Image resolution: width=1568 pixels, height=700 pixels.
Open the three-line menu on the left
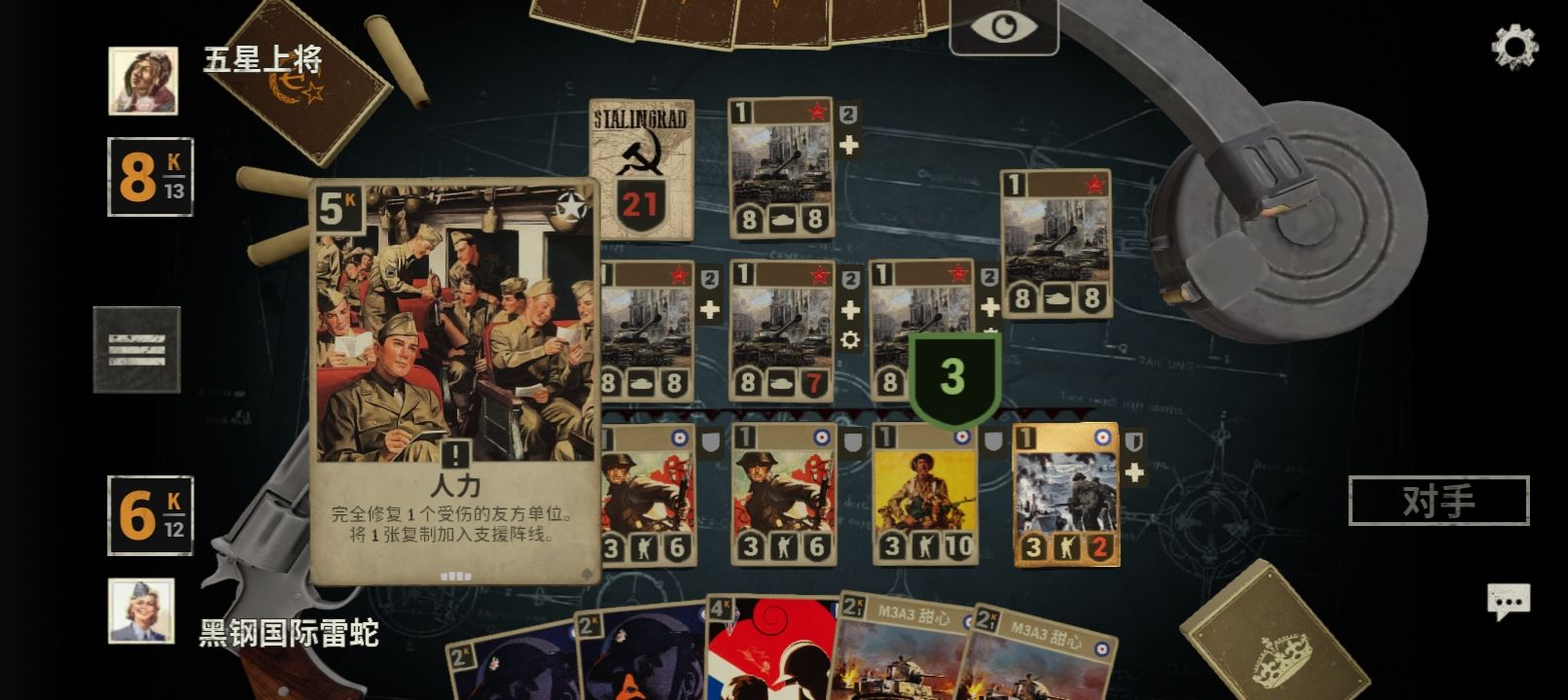pos(137,349)
